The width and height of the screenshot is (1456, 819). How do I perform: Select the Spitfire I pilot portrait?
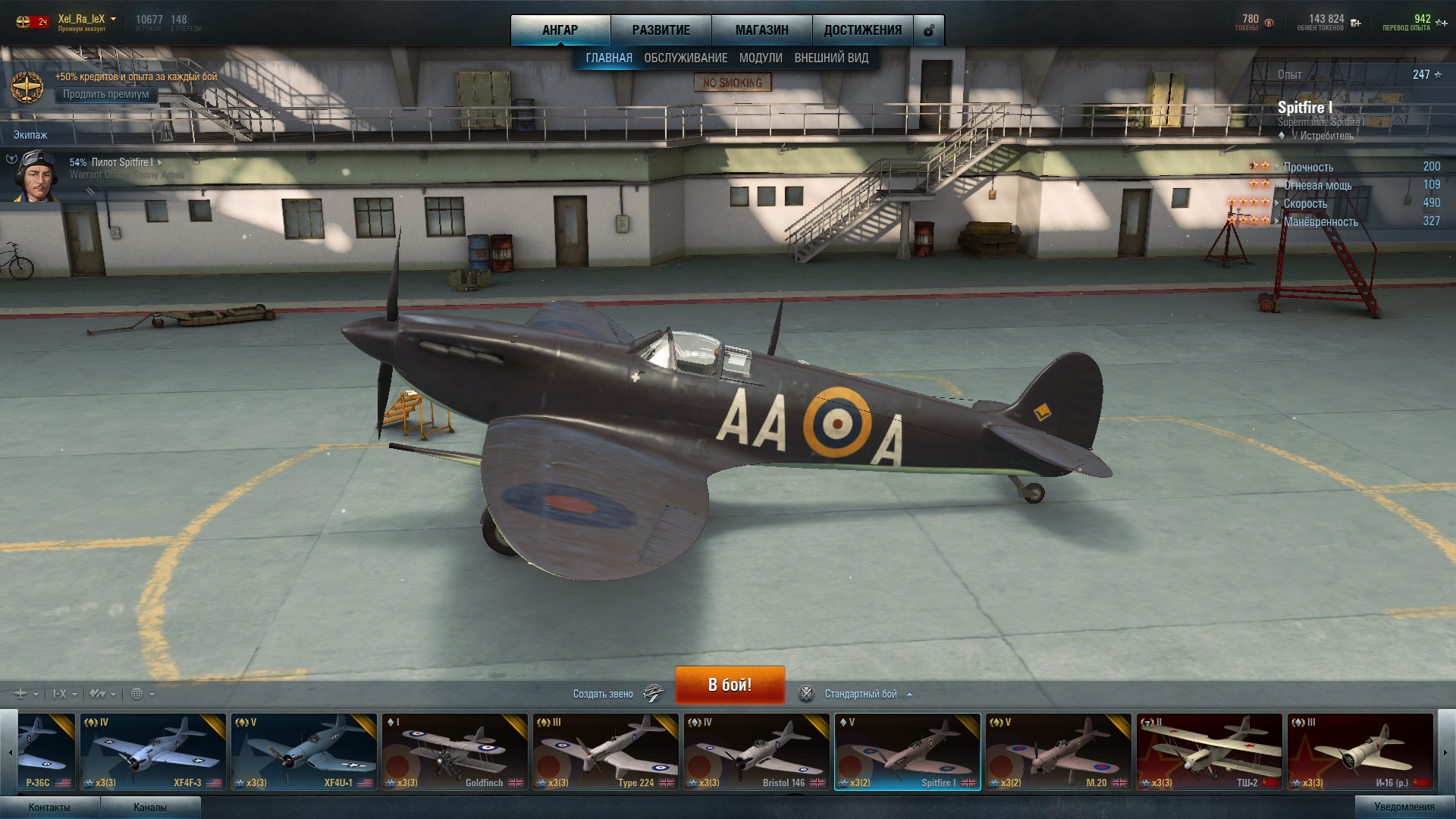(x=36, y=176)
